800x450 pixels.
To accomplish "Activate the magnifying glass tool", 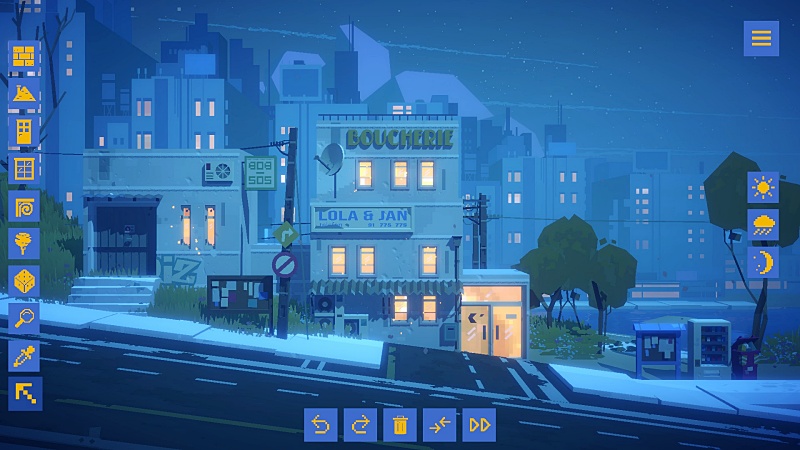I will click(24, 318).
